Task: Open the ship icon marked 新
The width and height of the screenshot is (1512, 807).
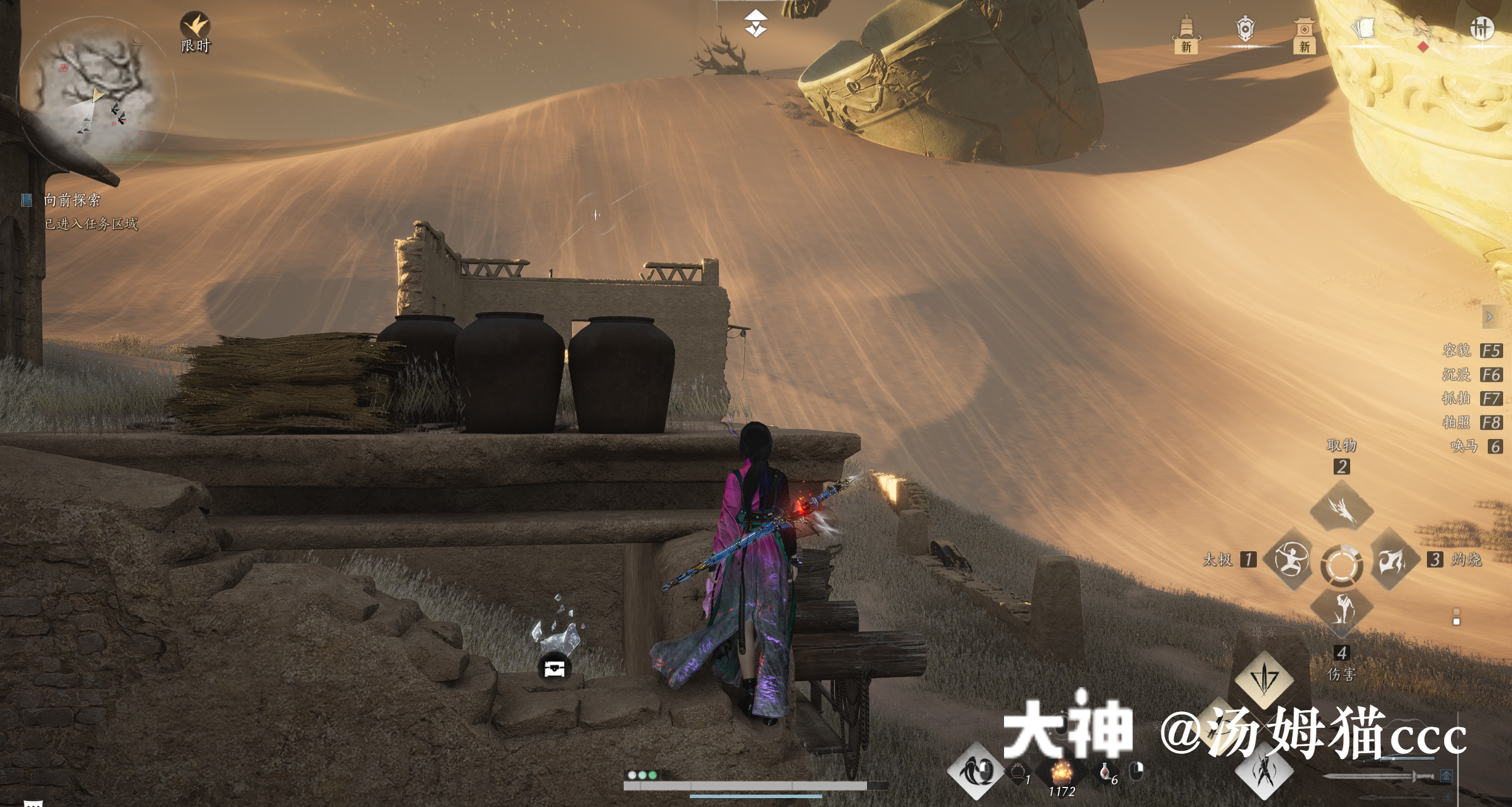Action: pos(1185,34)
